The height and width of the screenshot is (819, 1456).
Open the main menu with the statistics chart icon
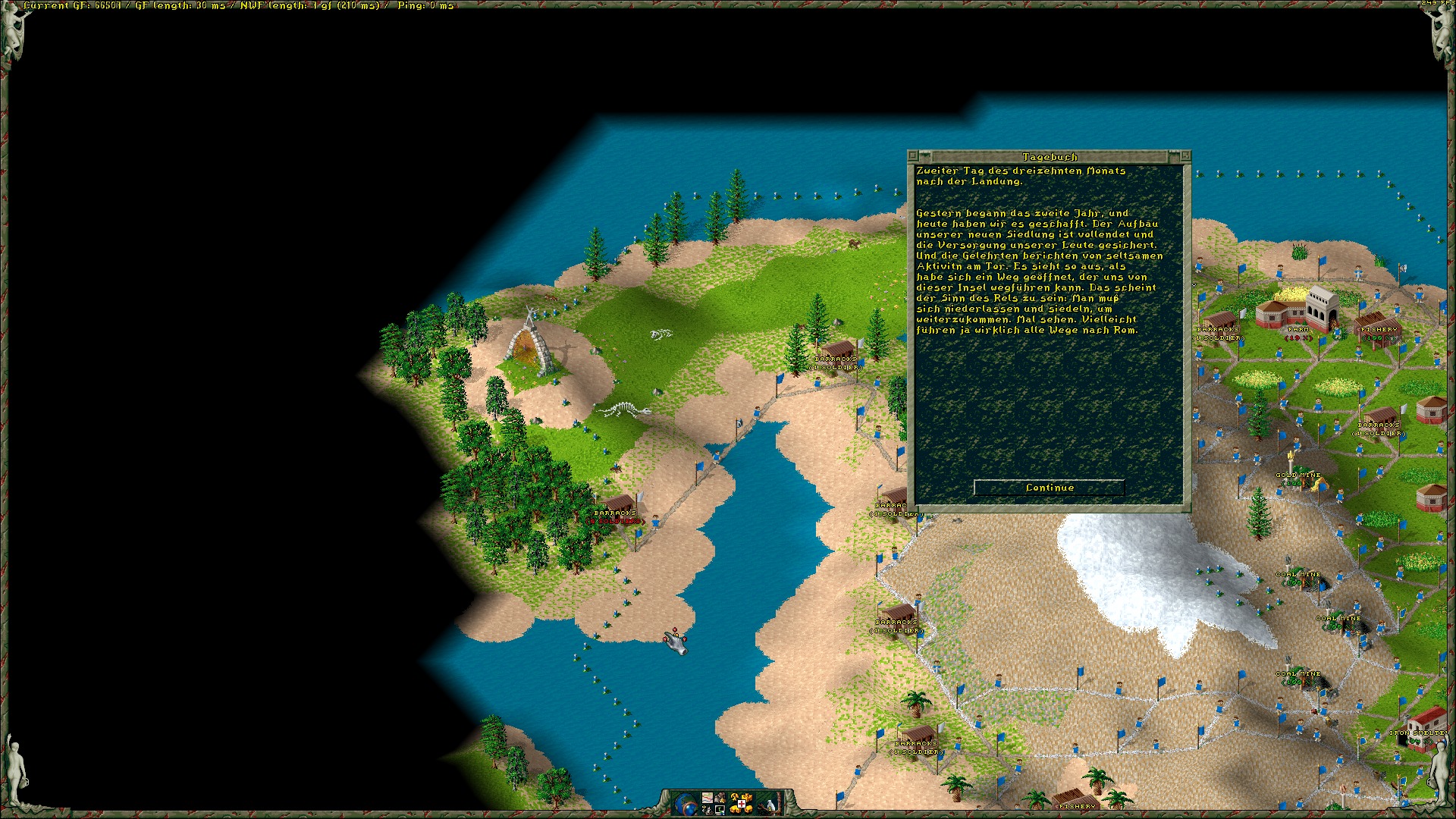pos(708,798)
